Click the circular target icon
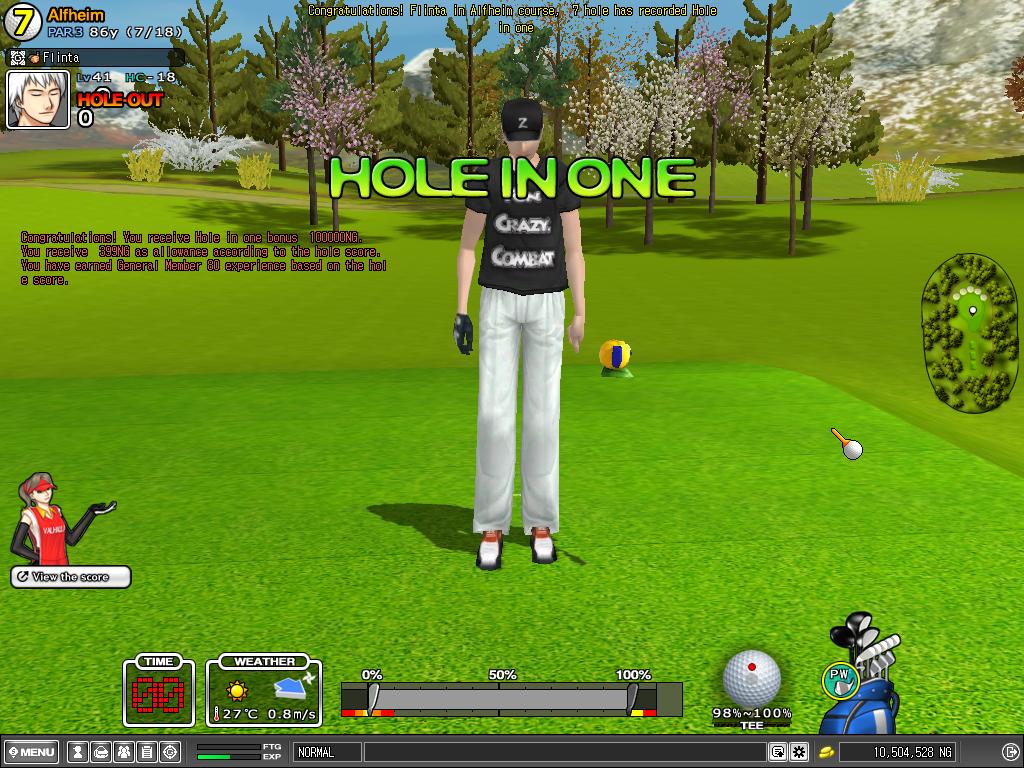This screenshot has height=768, width=1024. coord(170,752)
